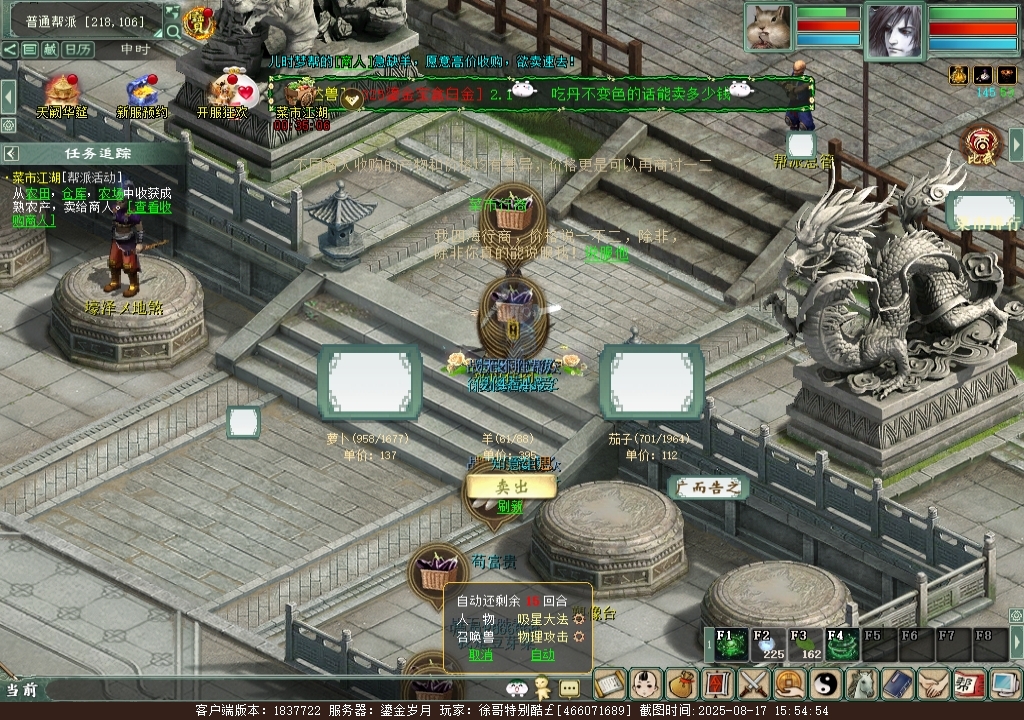Image resolution: width=1024 pixels, height=720 pixels.
Task: Open the horse mount toolbar icon
Action: click(x=860, y=685)
